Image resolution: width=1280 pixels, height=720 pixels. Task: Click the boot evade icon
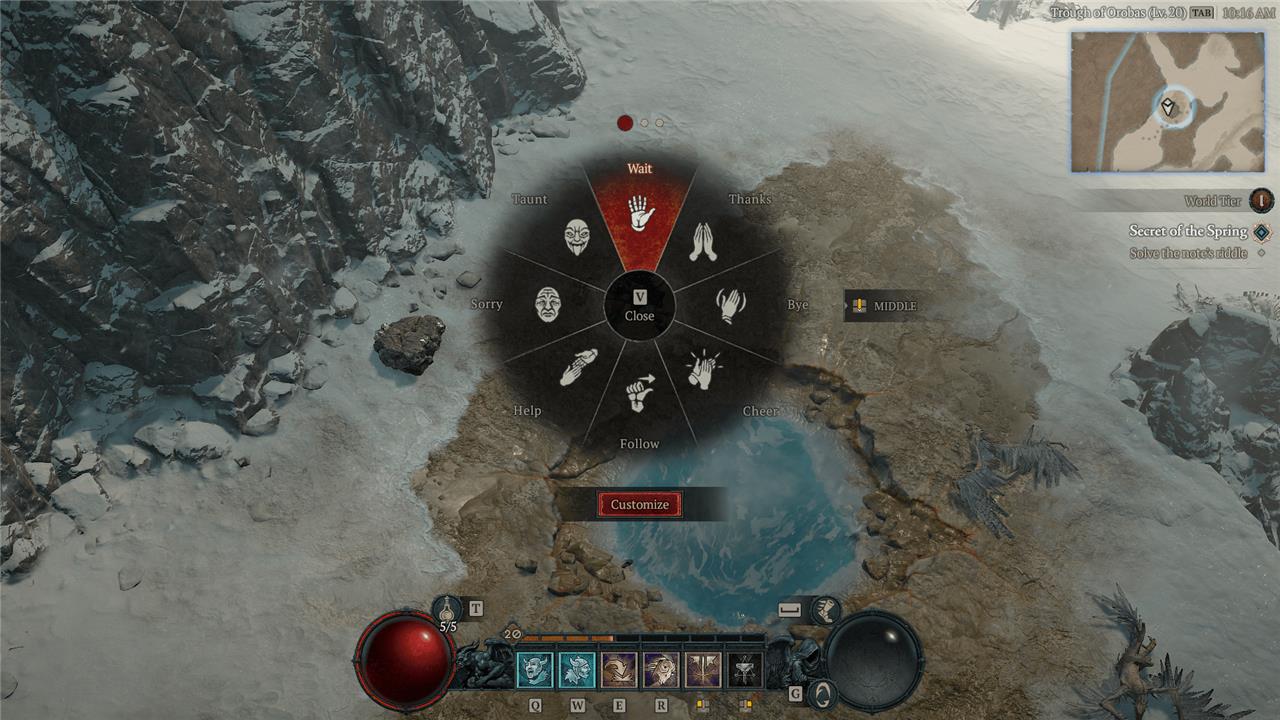coord(826,609)
